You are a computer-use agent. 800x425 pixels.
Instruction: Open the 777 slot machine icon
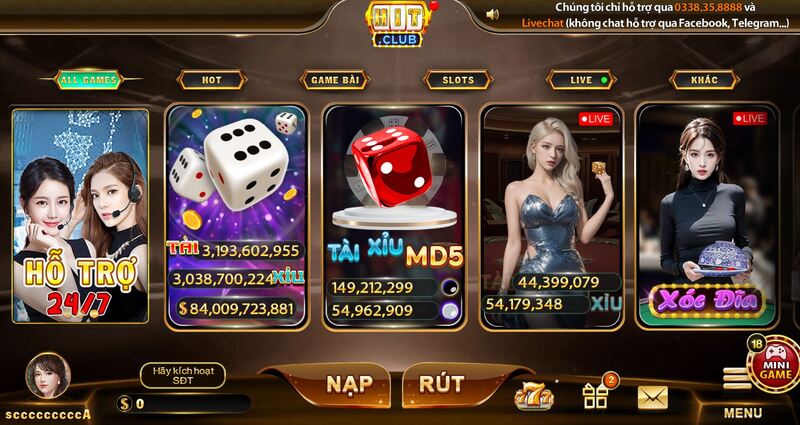pyautogui.click(x=533, y=396)
